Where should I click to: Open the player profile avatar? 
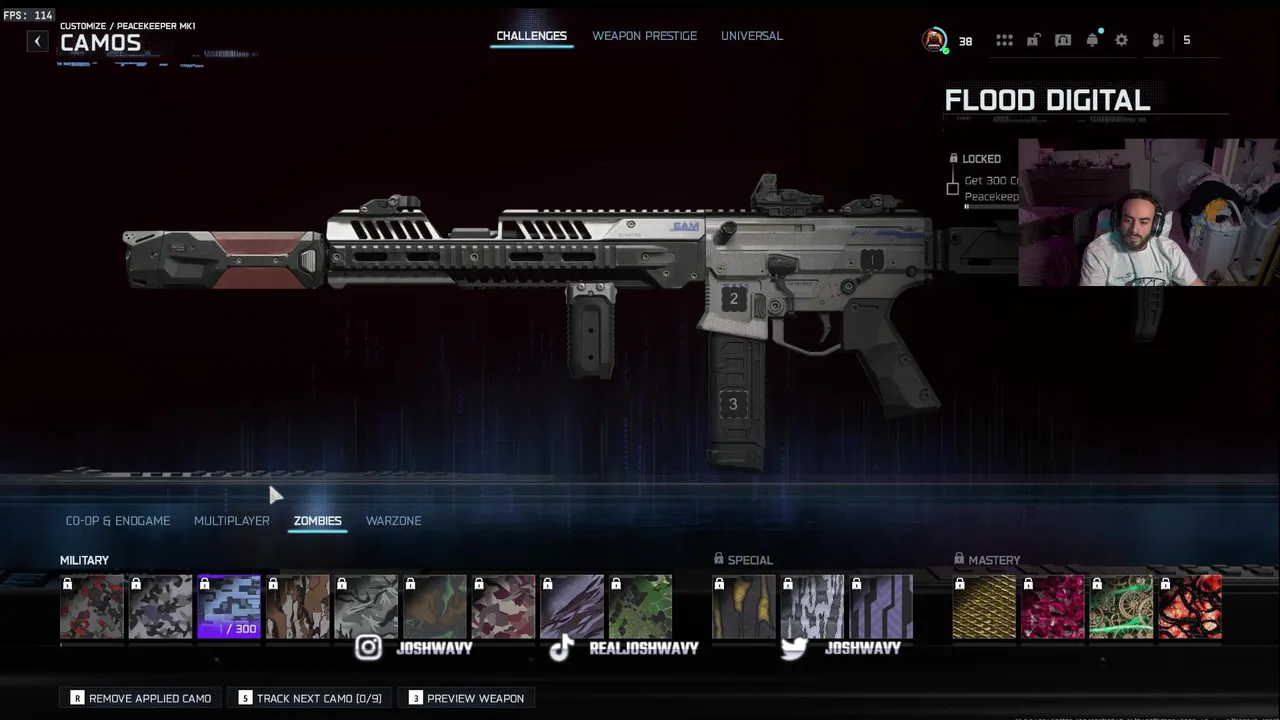click(x=934, y=40)
